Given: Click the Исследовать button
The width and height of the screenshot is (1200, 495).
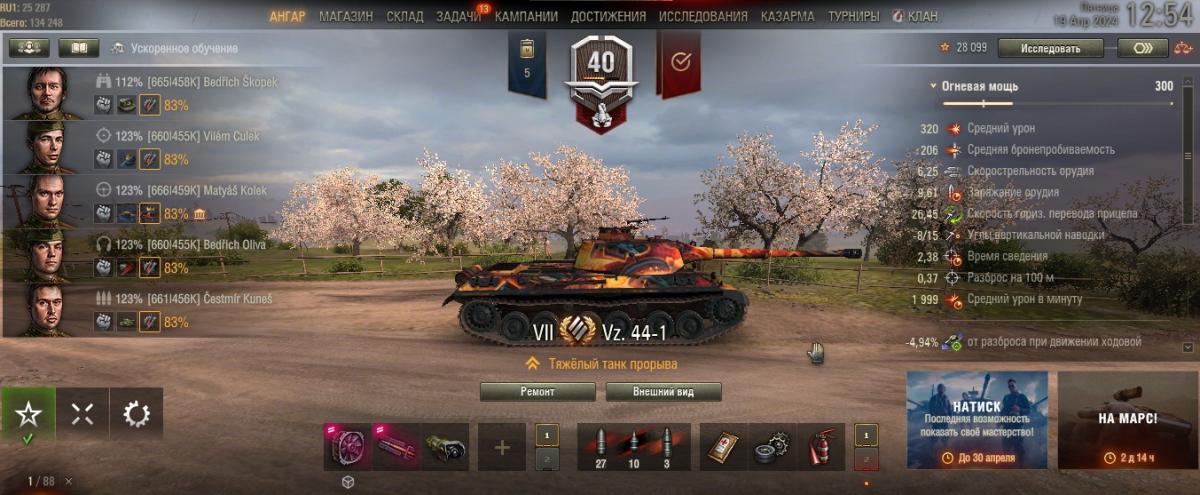Looking at the screenshot, I should [x=1050, y=48].
